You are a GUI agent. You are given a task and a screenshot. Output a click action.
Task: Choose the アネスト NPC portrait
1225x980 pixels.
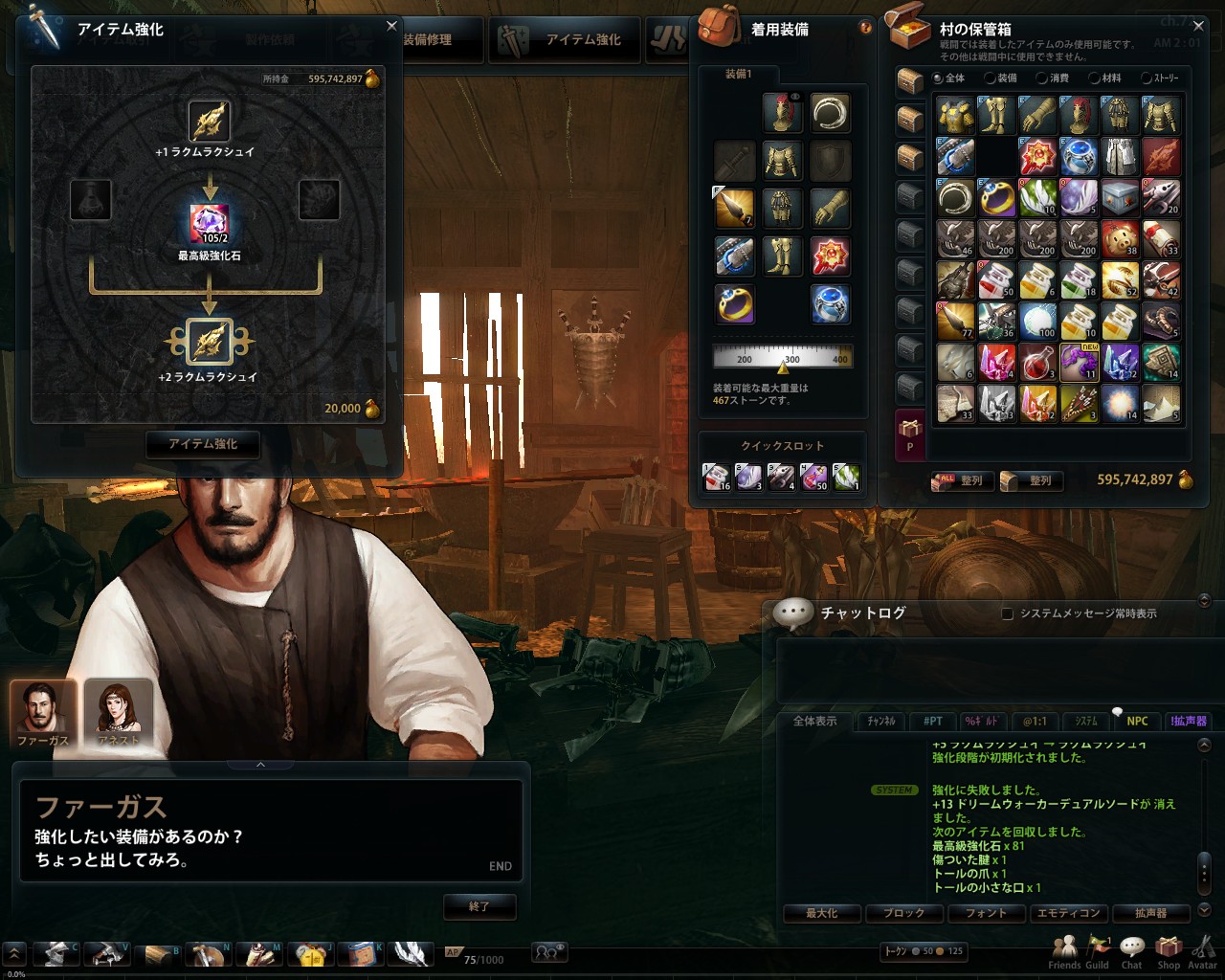tap(119, 713)
